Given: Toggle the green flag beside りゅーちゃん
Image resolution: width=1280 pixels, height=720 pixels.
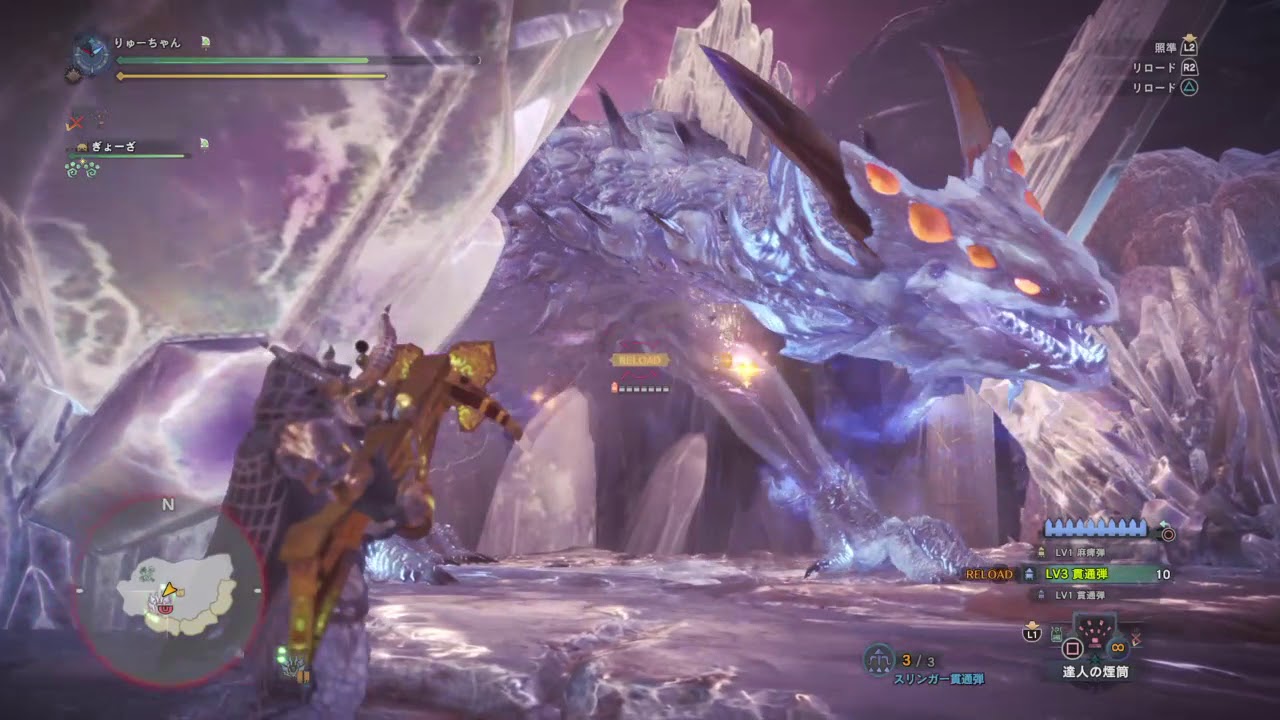Looking at the screenshot, I should [x=205, y=42].
